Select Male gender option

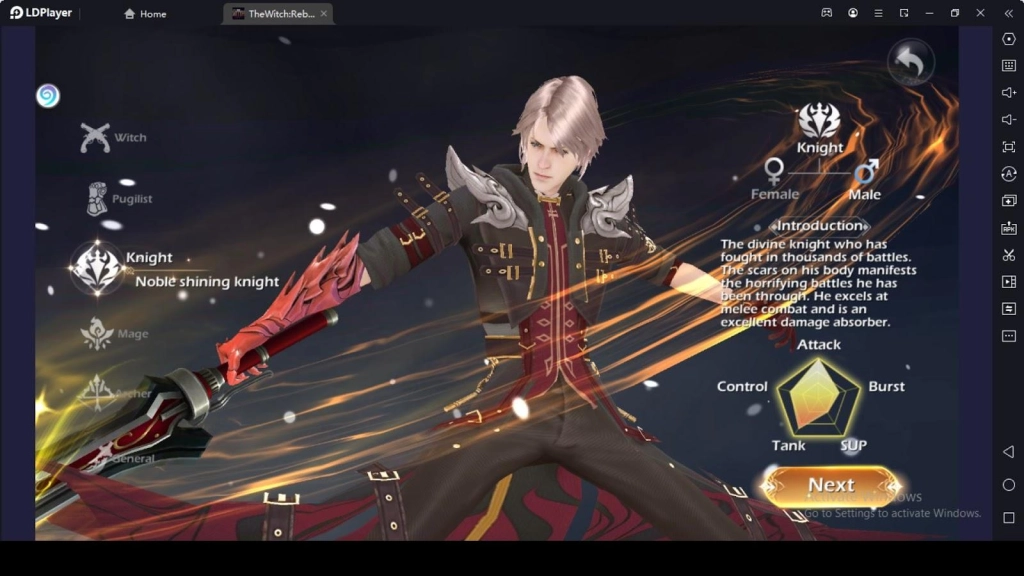(x=865, y=178)
